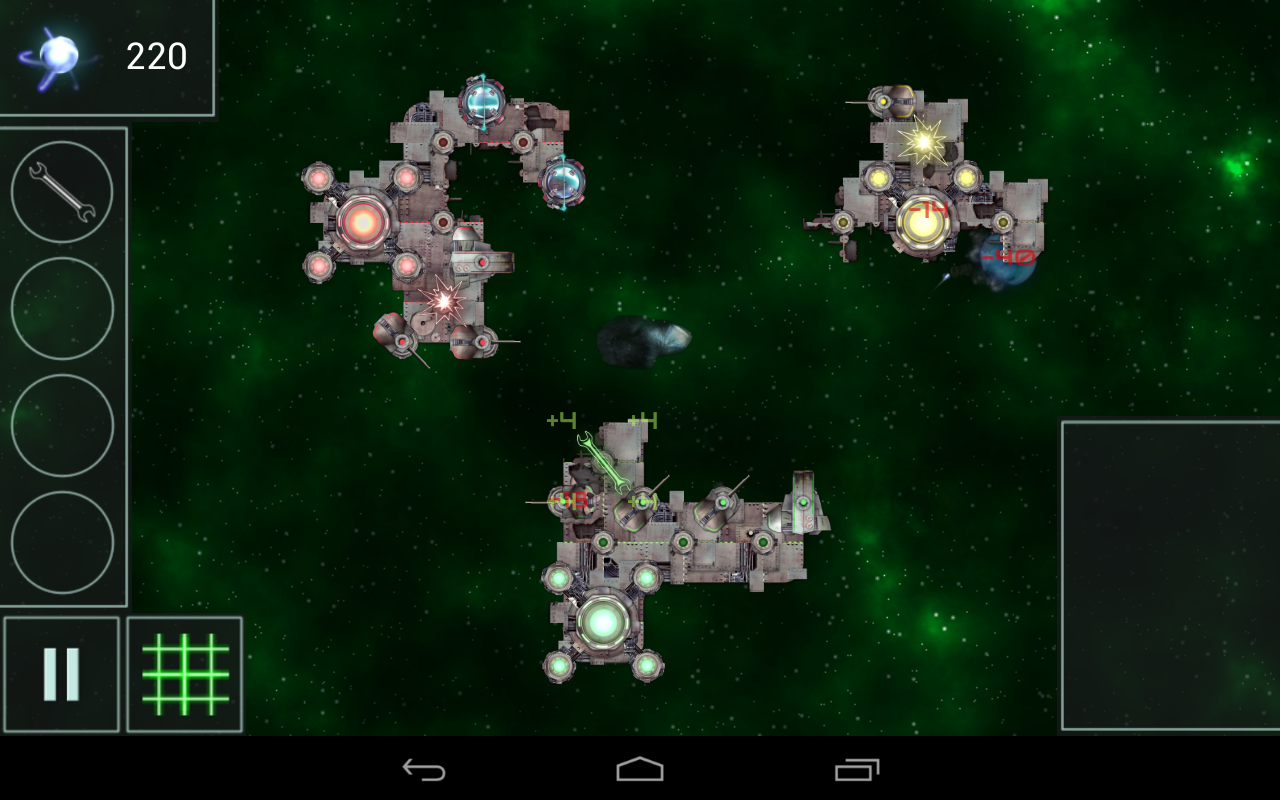Click the asteroid in the center of space

coord(645,341)
